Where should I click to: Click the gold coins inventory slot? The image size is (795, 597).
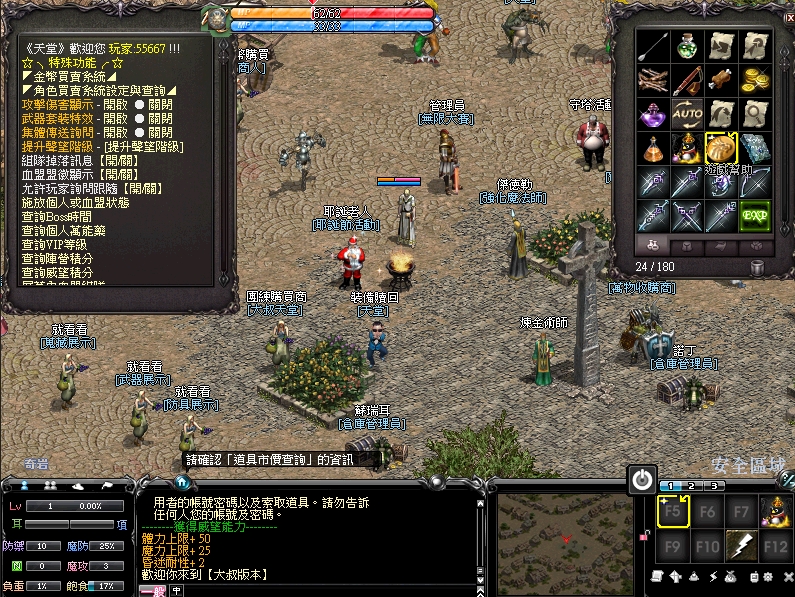pos(755,80)
